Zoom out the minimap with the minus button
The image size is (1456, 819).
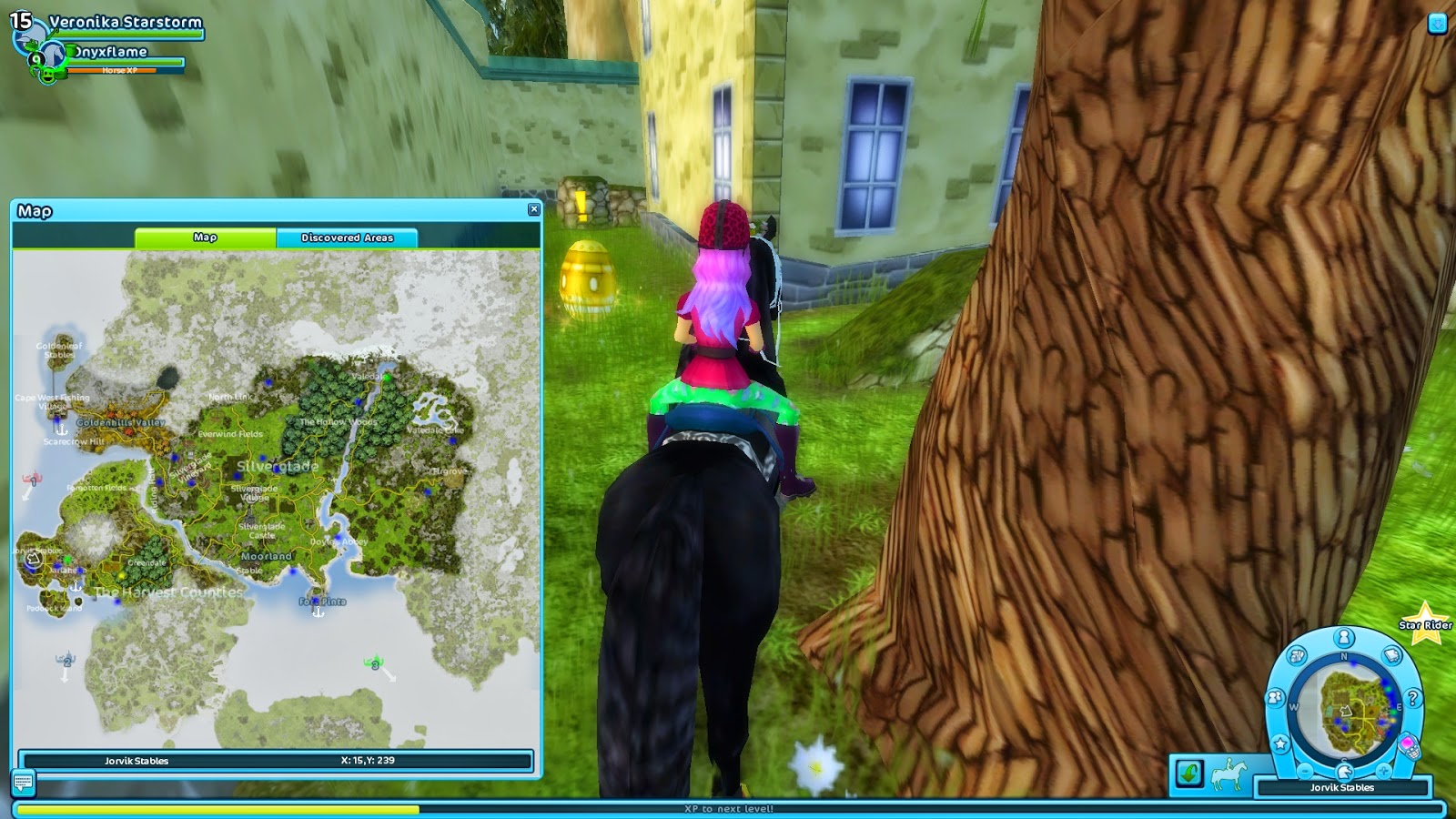click(x=1304, y=771)
